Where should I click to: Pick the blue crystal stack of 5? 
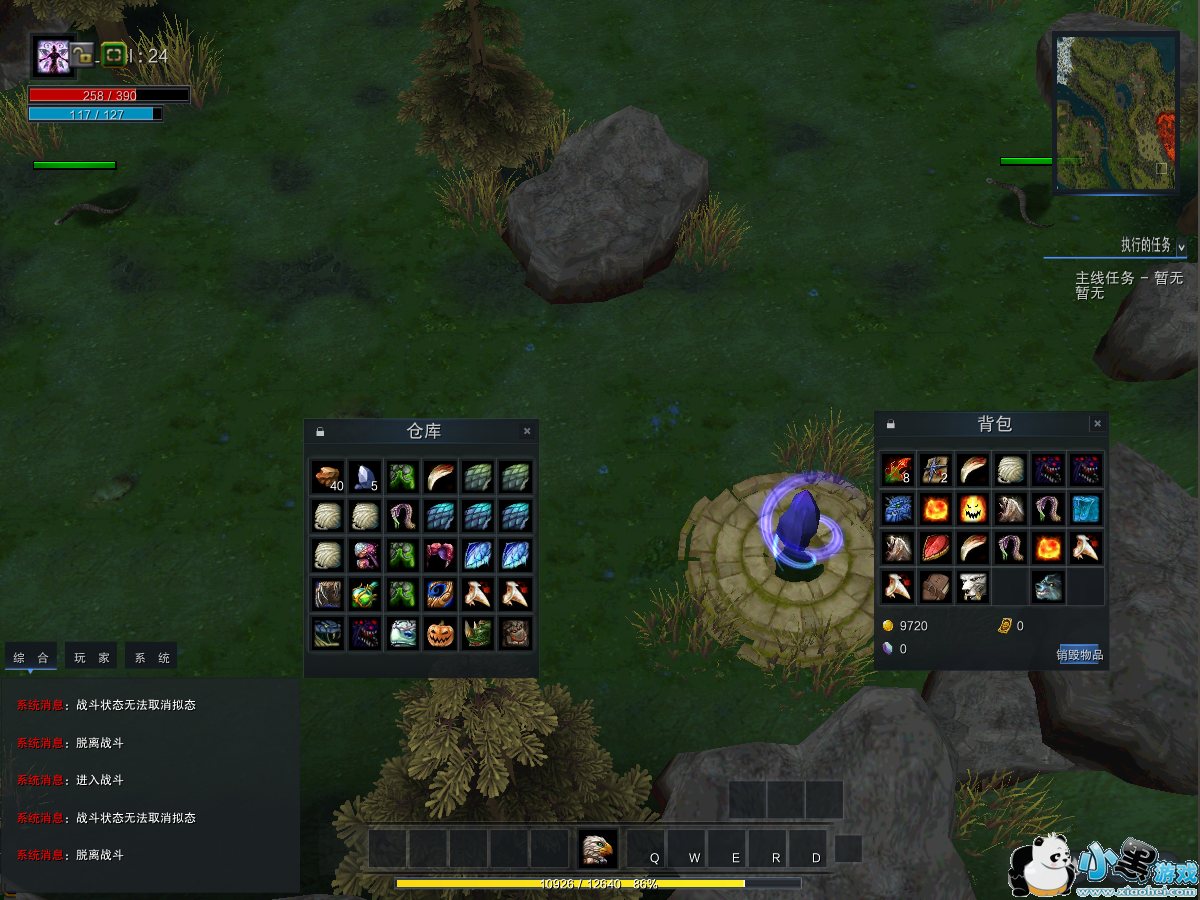365,478
